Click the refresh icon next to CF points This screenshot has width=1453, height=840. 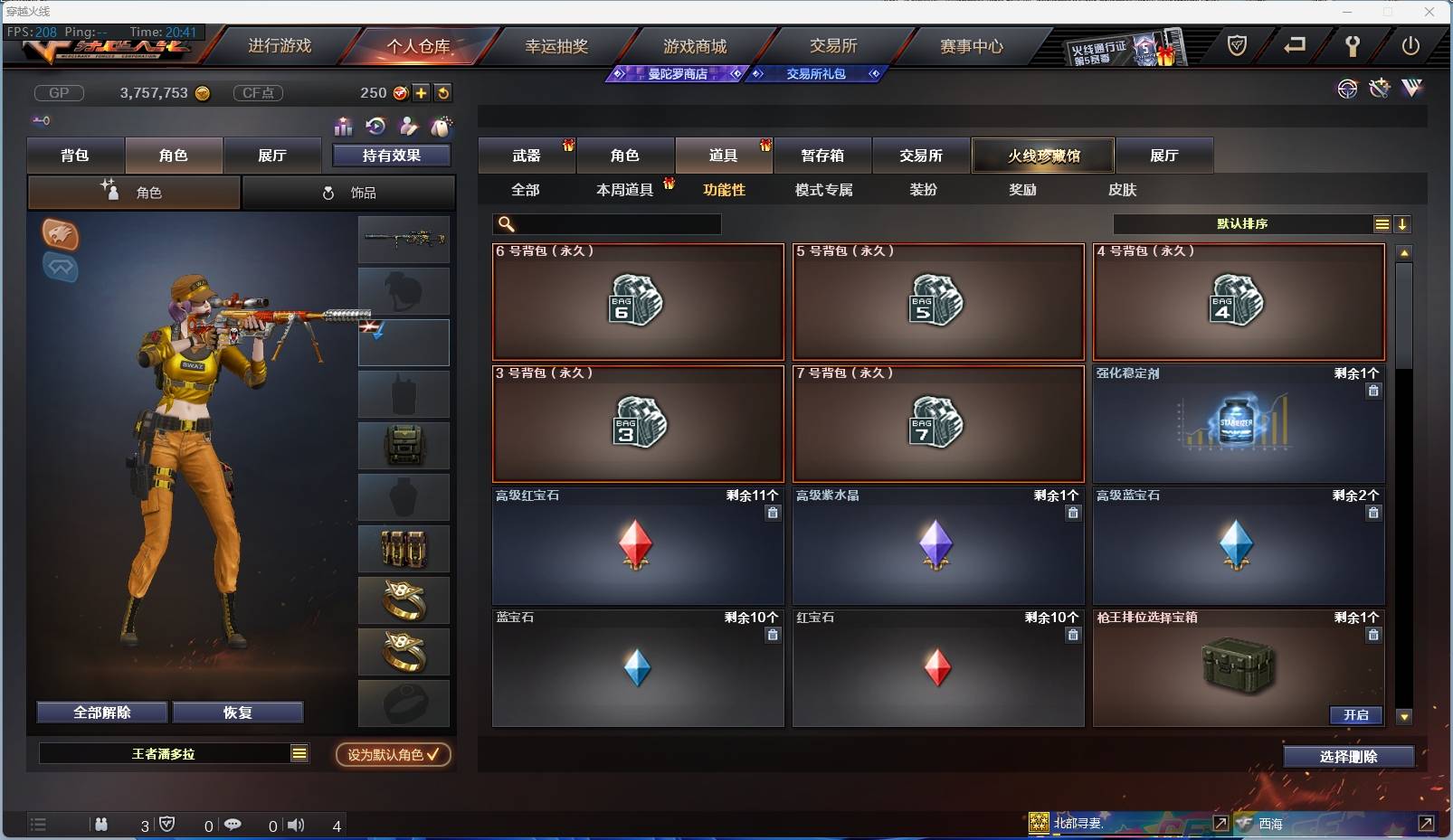click(x=443, y=92)
